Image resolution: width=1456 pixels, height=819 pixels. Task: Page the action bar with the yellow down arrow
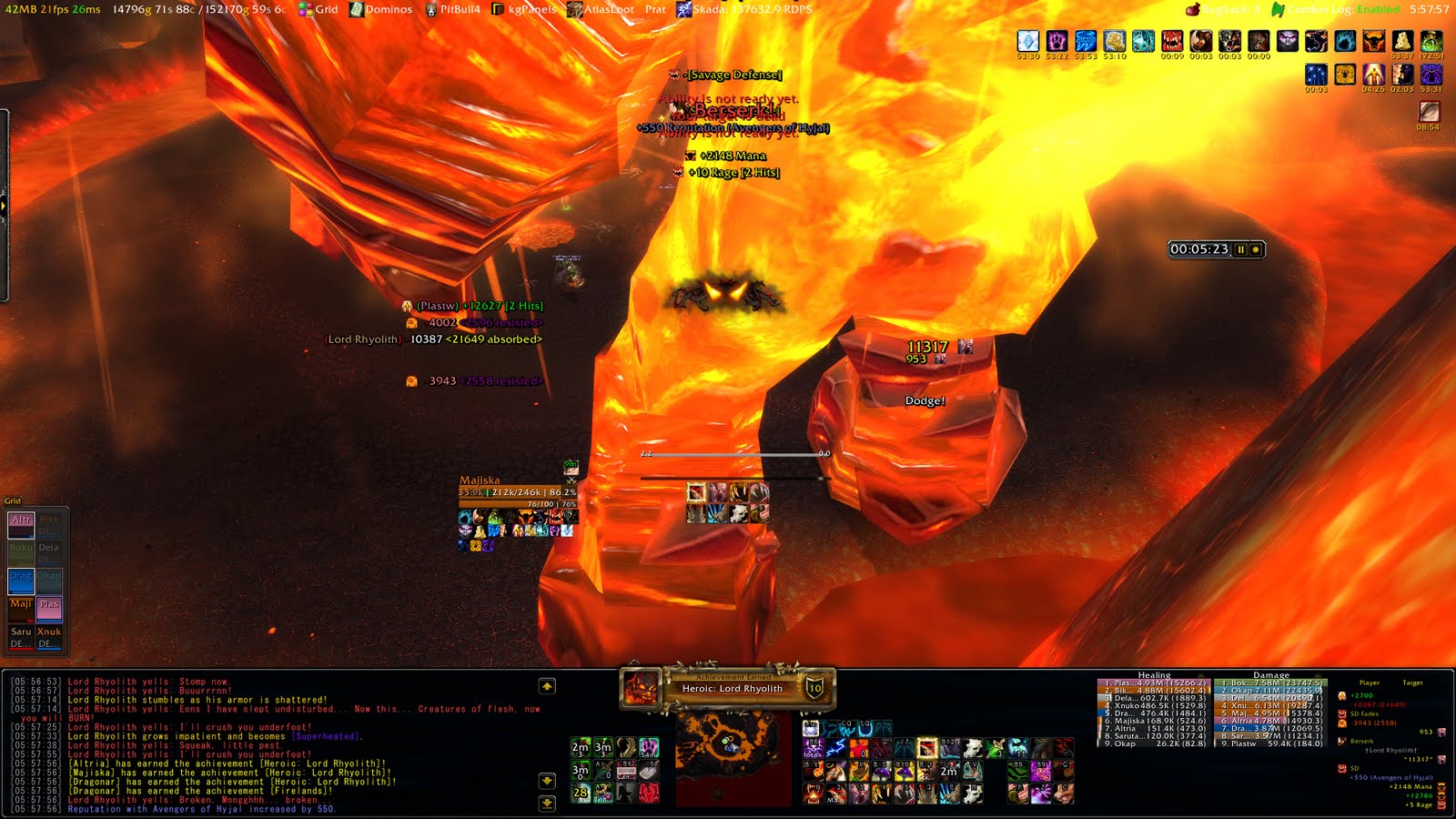click(x=547, y=780)
